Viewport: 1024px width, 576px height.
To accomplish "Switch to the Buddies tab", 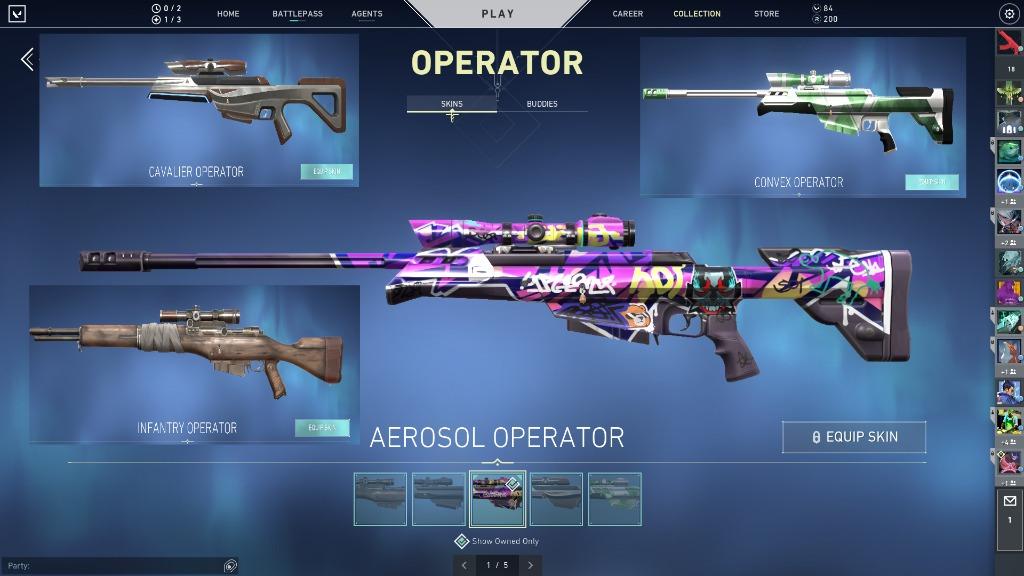I will click(x=542, y=104).
